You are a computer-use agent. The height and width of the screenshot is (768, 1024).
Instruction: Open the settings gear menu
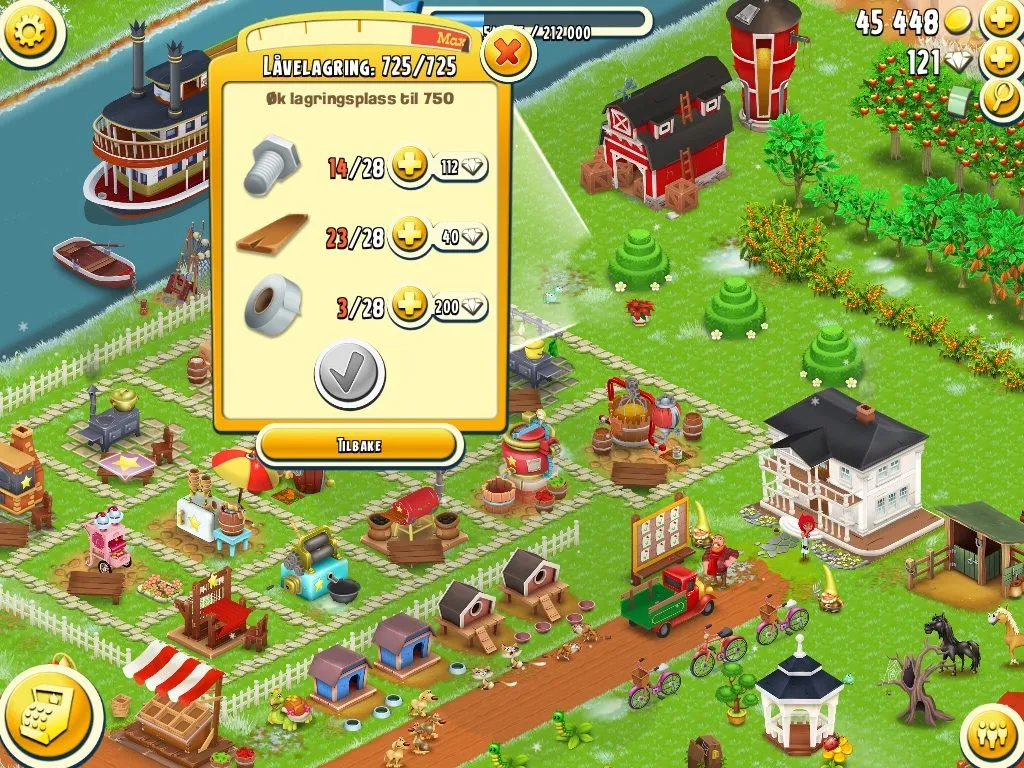tap(30, 33)
